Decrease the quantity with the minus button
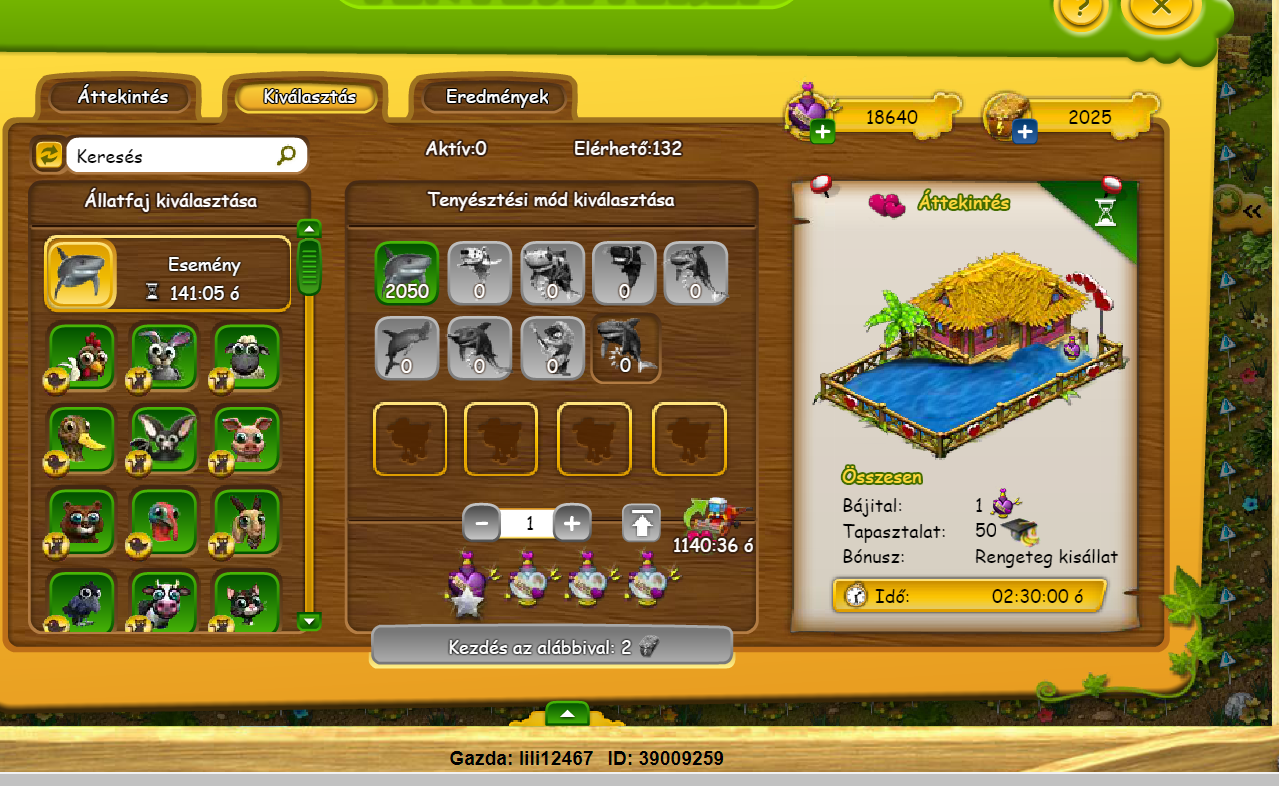Screen dimensions: 1279x786 coord(482,523)
